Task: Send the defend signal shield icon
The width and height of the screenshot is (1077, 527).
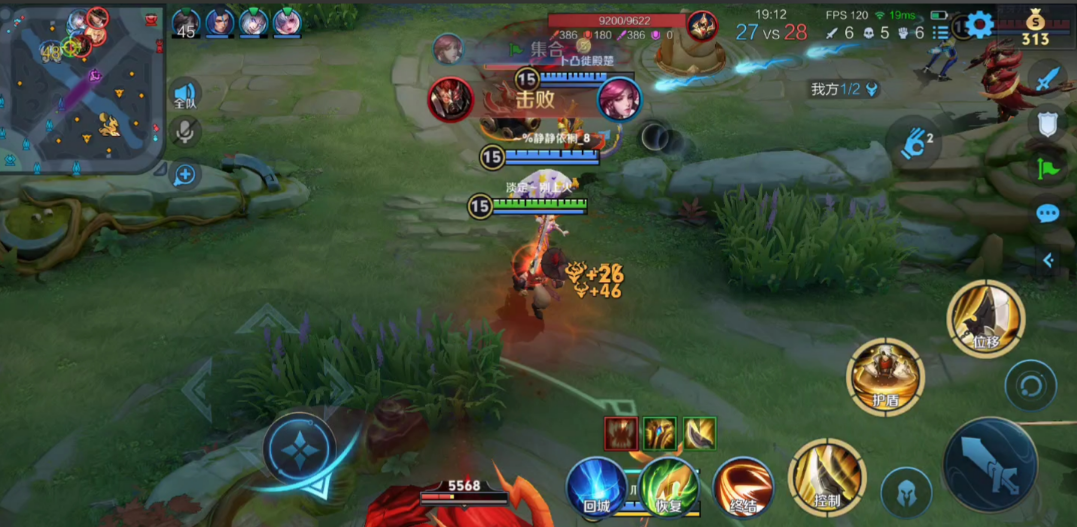Action: pos(1047,123)
